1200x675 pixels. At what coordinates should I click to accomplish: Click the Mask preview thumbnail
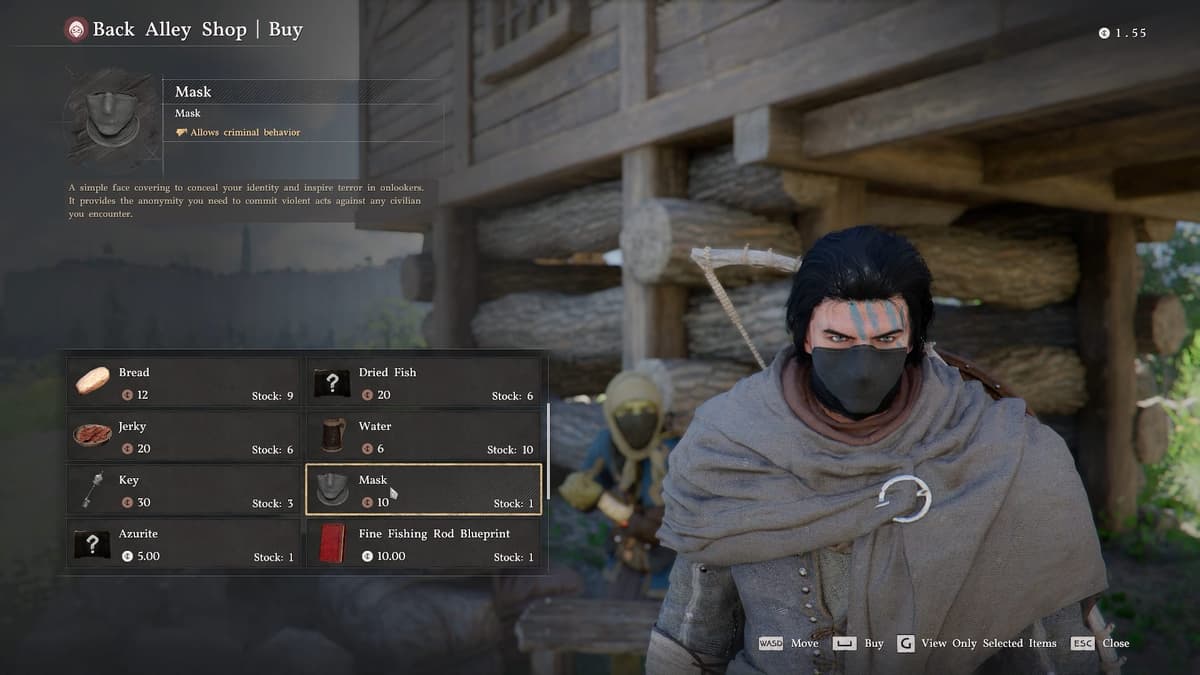pyautogui.click(x=111, y=119)
